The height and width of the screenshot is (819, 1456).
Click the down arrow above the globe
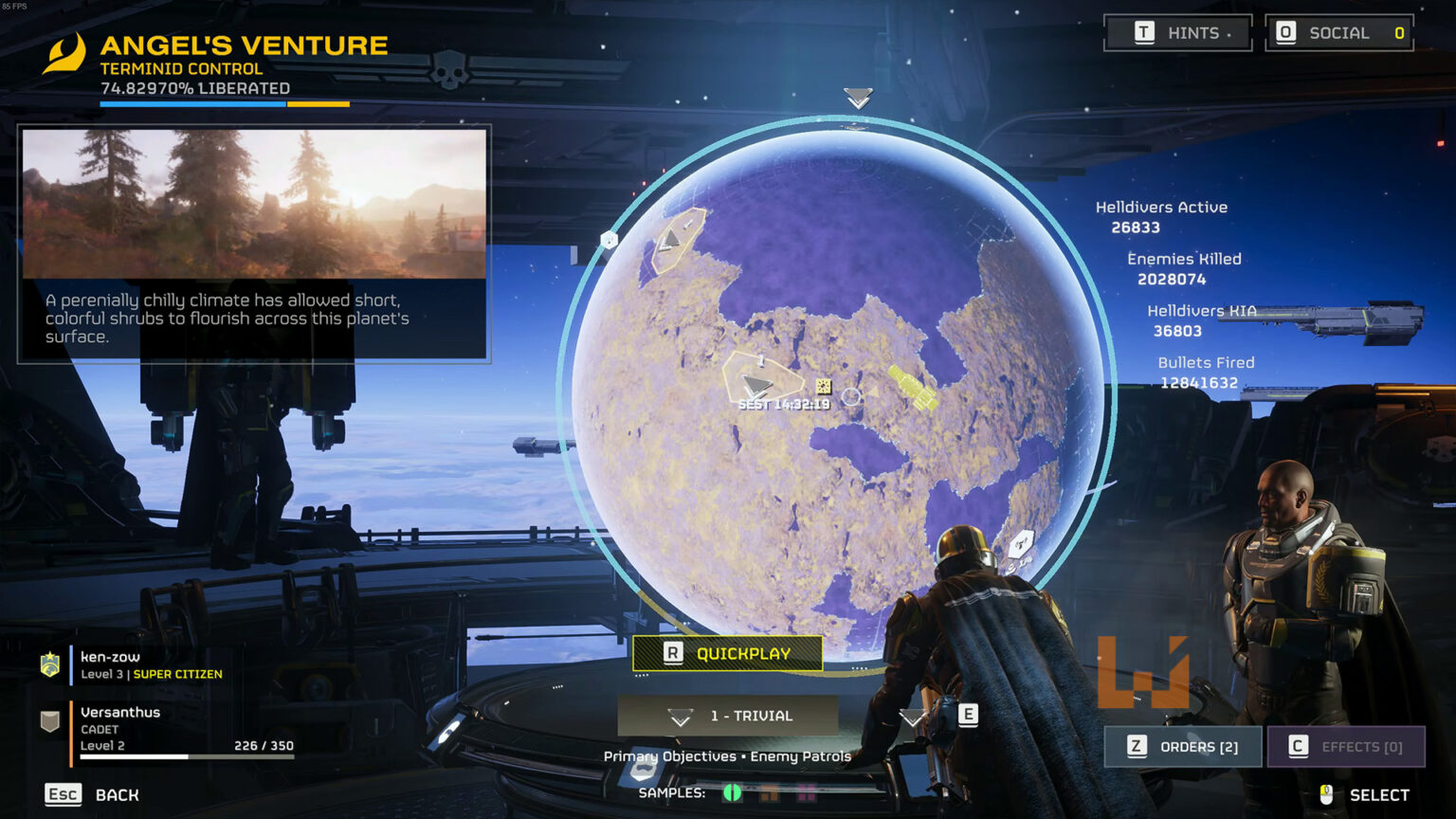pyautogui.click(x=856, y=98)
